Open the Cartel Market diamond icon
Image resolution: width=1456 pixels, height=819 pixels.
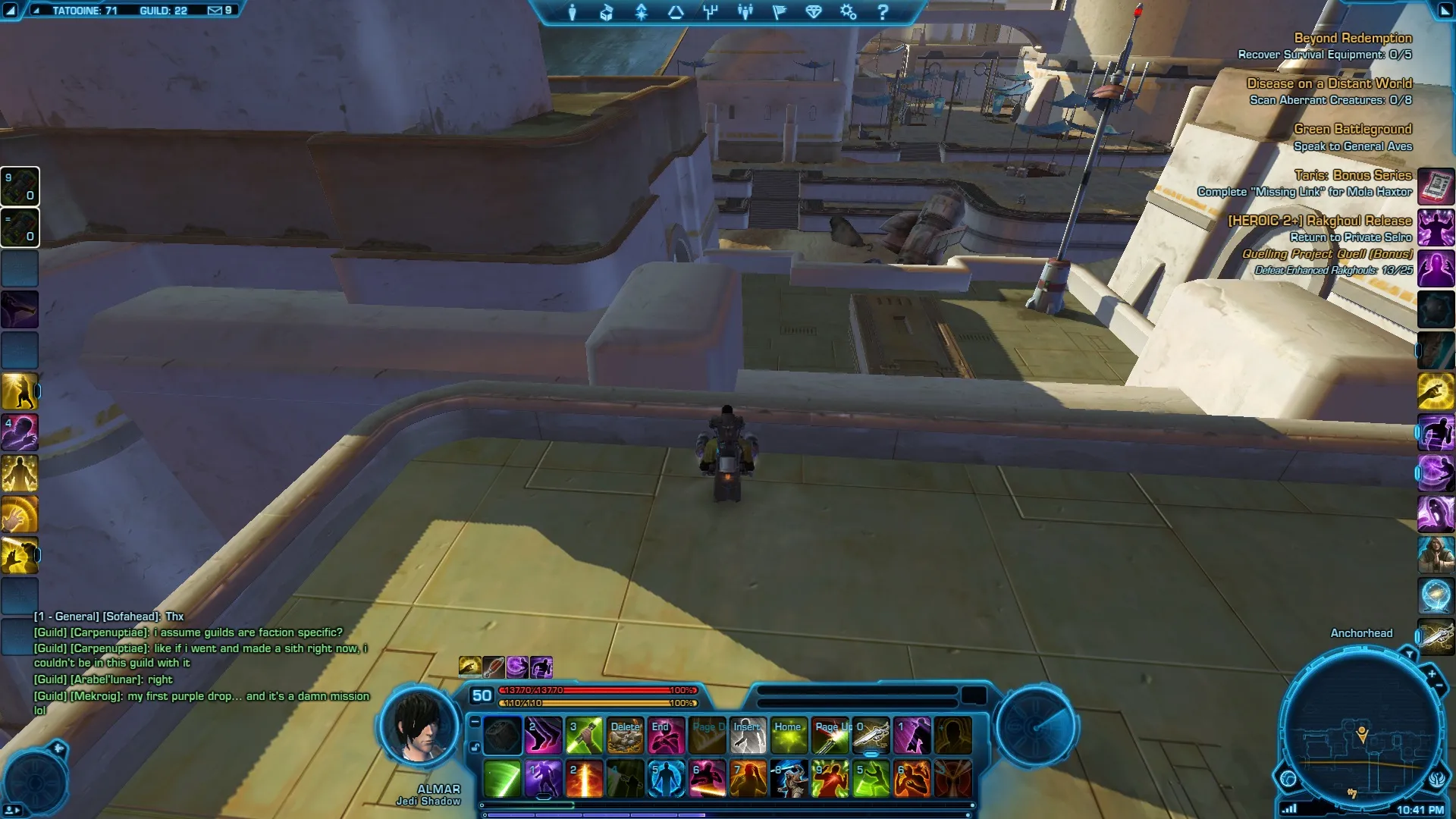814,12
